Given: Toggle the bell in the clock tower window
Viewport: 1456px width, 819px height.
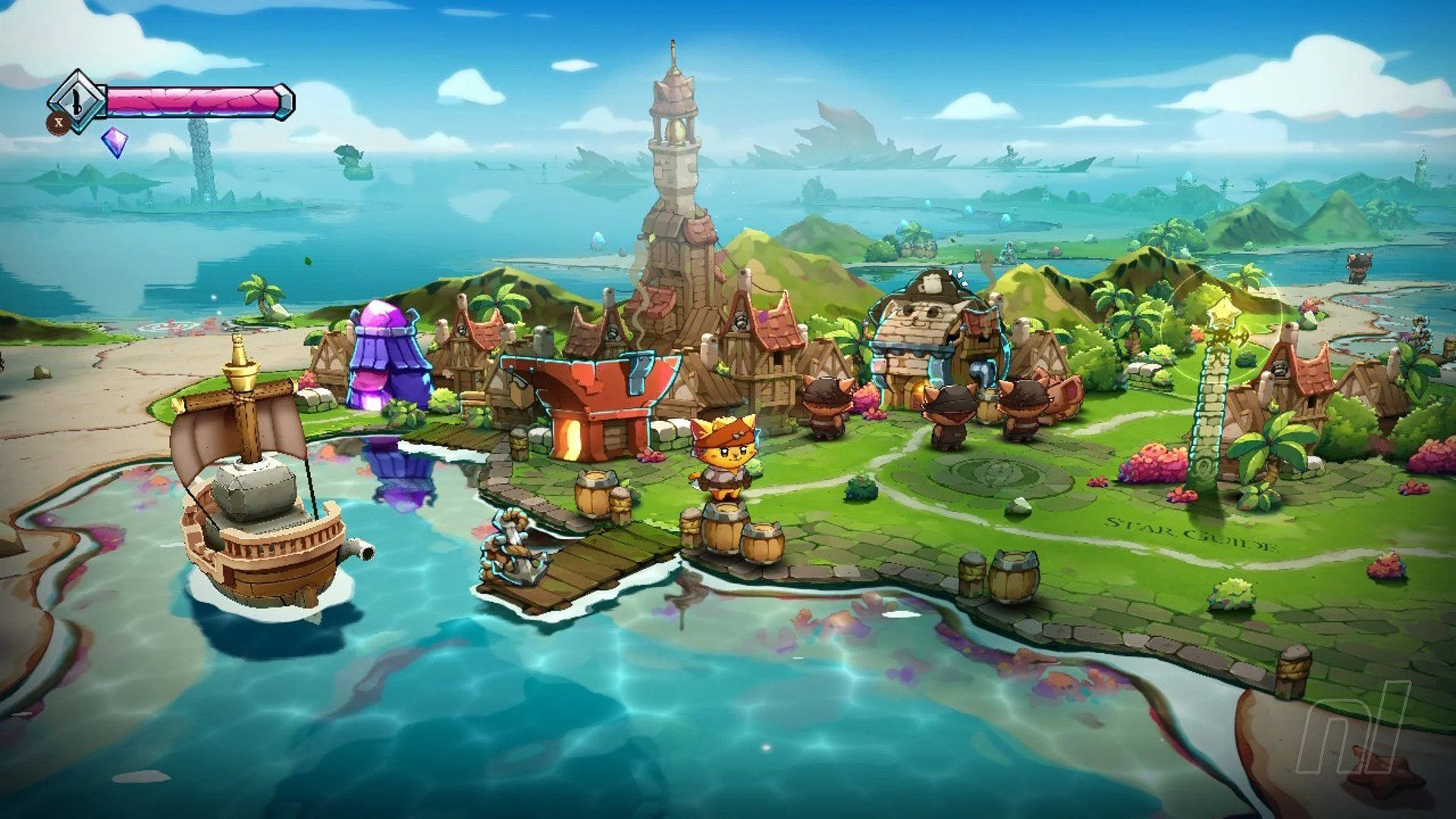Looking at the screenshot, I should click(677, 129).
